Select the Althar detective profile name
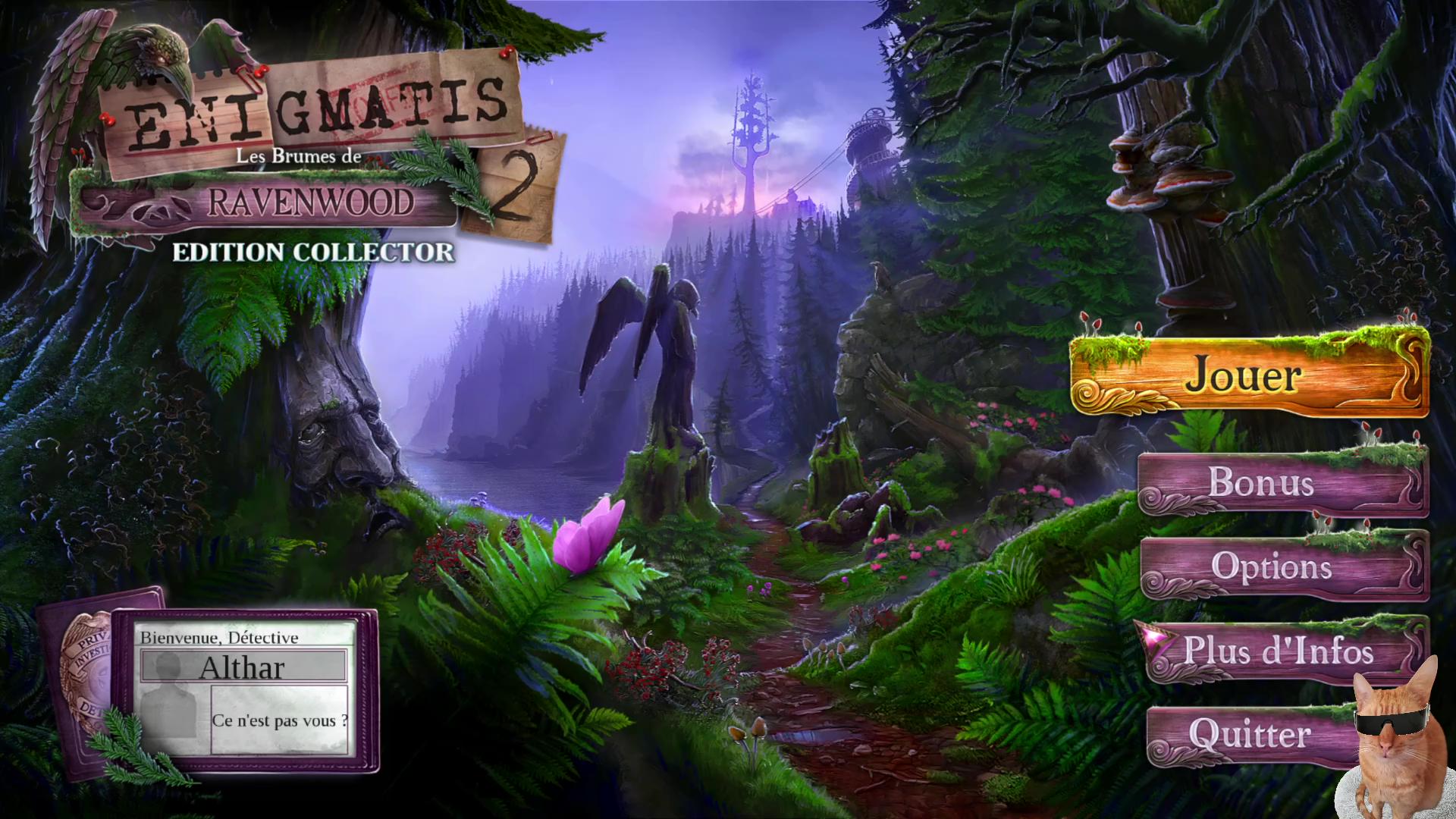Image resolution: width=1456 pixels, height=819 pixels. point(243,667)
